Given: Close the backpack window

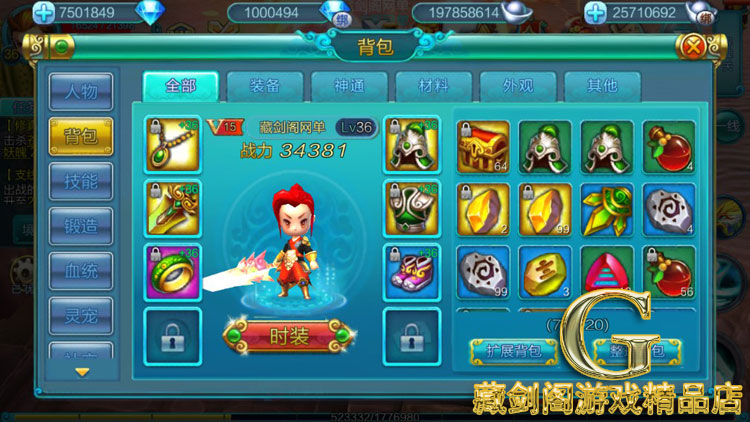Looking at the screenshot, I should [692, 46].
